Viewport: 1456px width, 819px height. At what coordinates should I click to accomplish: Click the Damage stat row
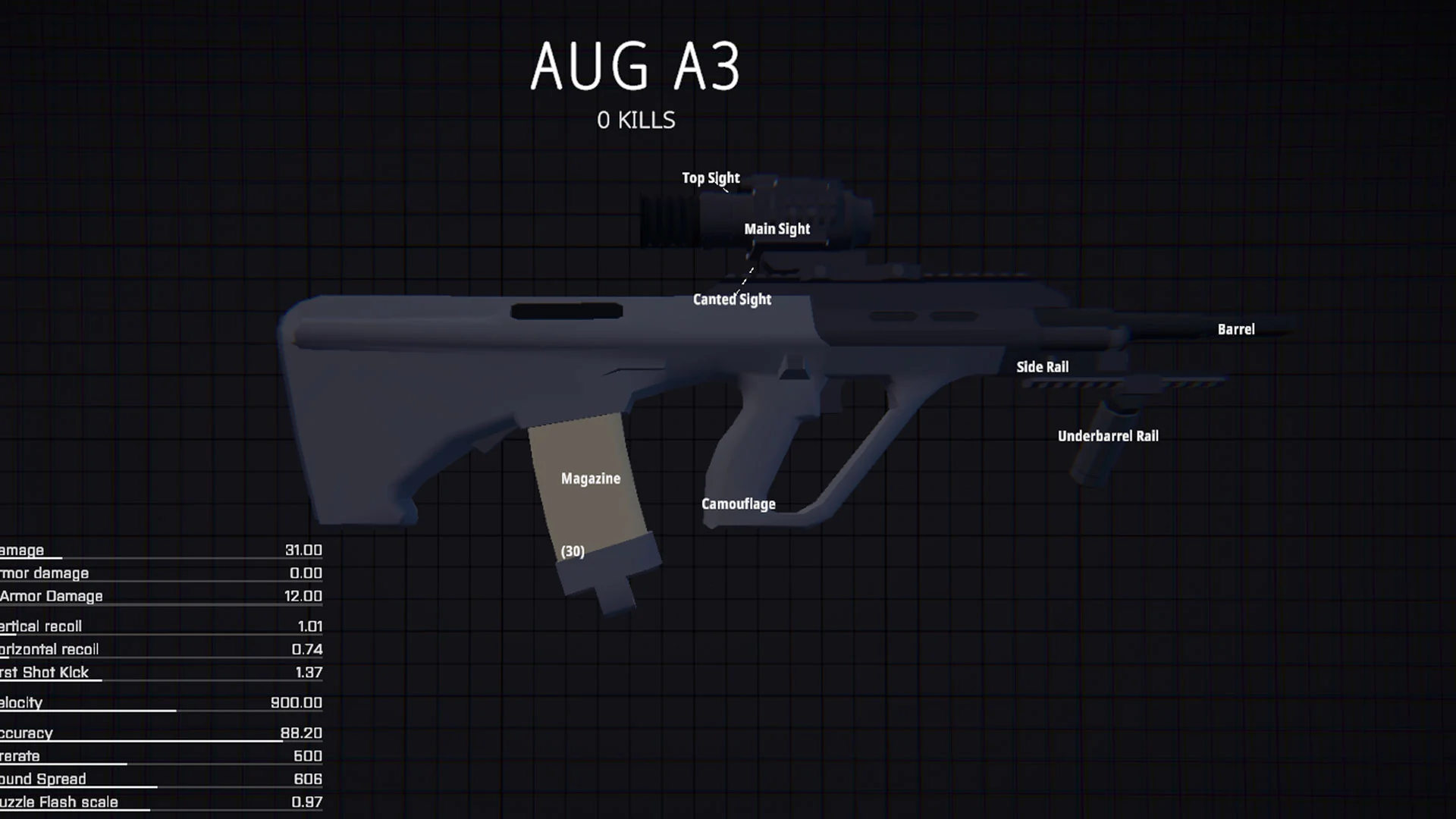tap(161, 550)
